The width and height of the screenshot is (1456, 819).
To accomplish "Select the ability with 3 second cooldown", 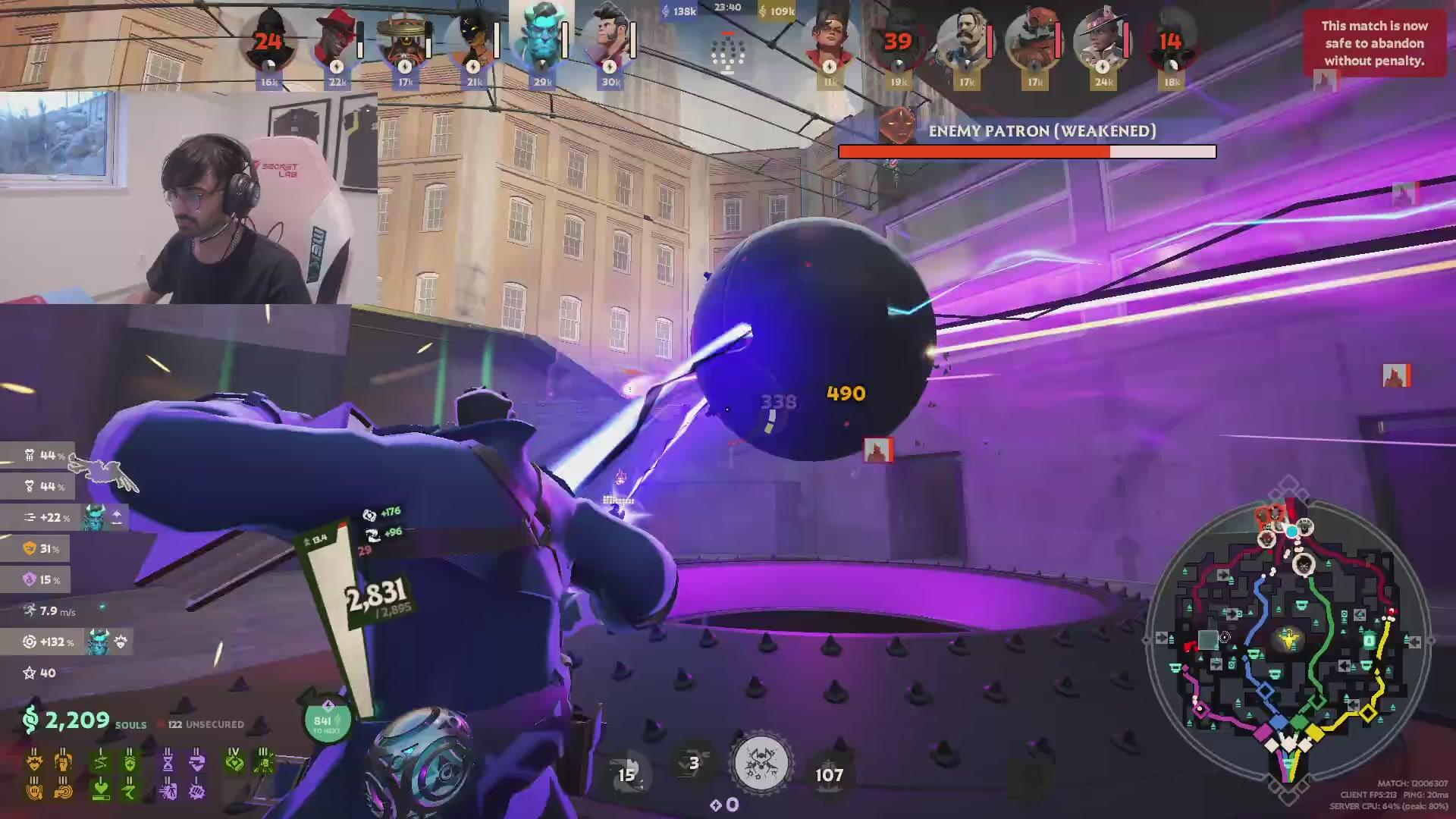I will [x=693, y=764].
